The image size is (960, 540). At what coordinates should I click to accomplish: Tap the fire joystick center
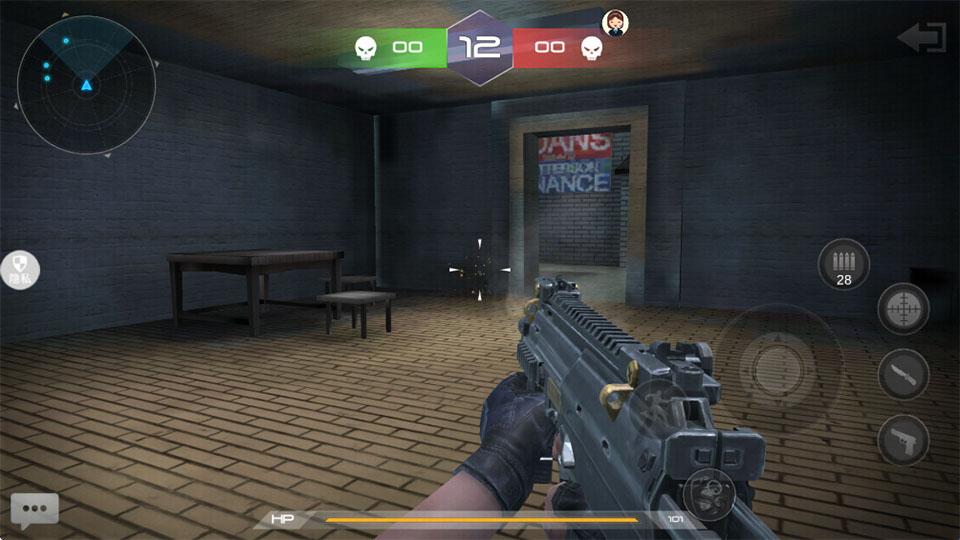pos(777,368)
